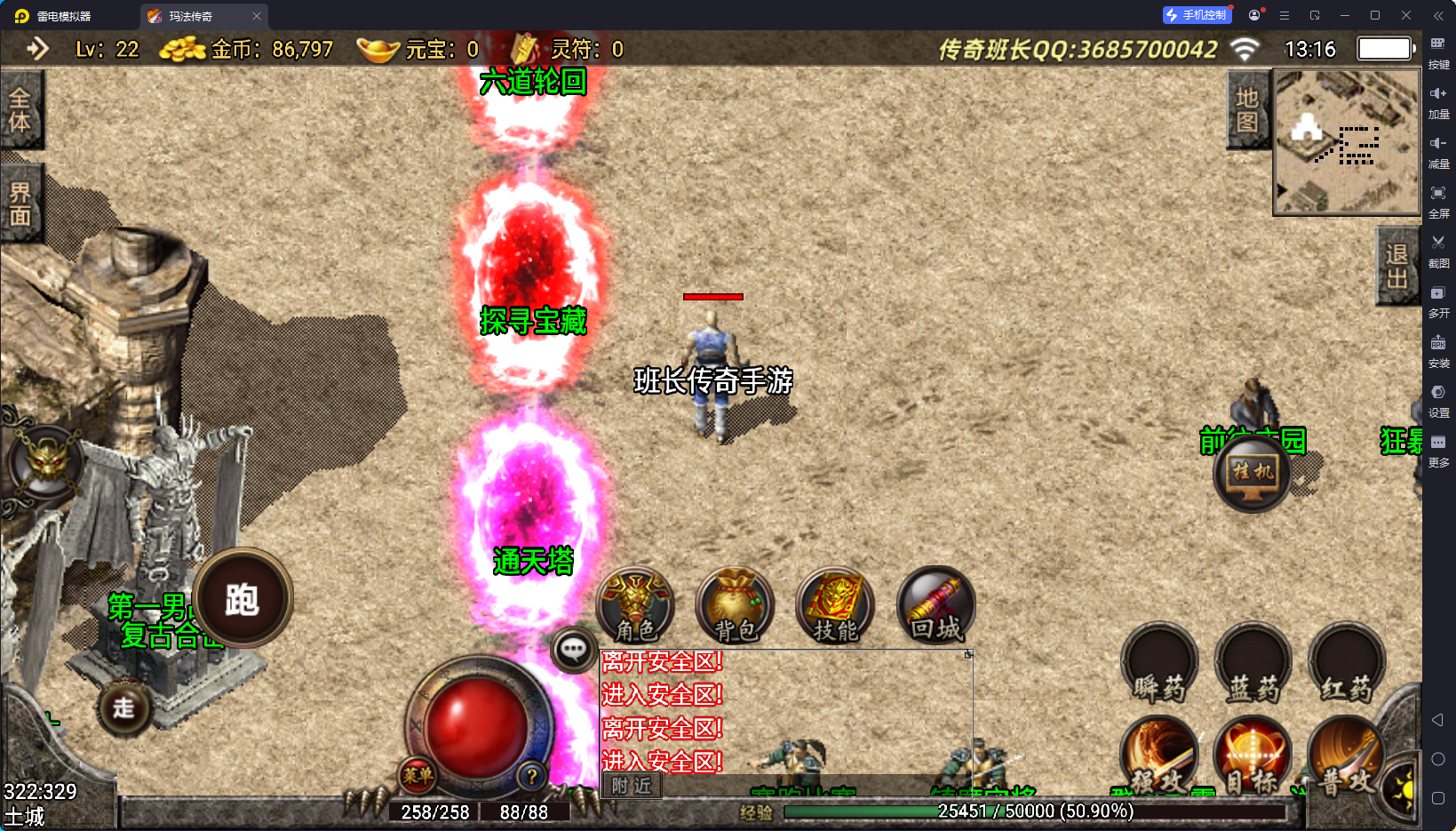Take an emulator screenshot with 截图
1456x831 pixels.
tap(1438, 250)
